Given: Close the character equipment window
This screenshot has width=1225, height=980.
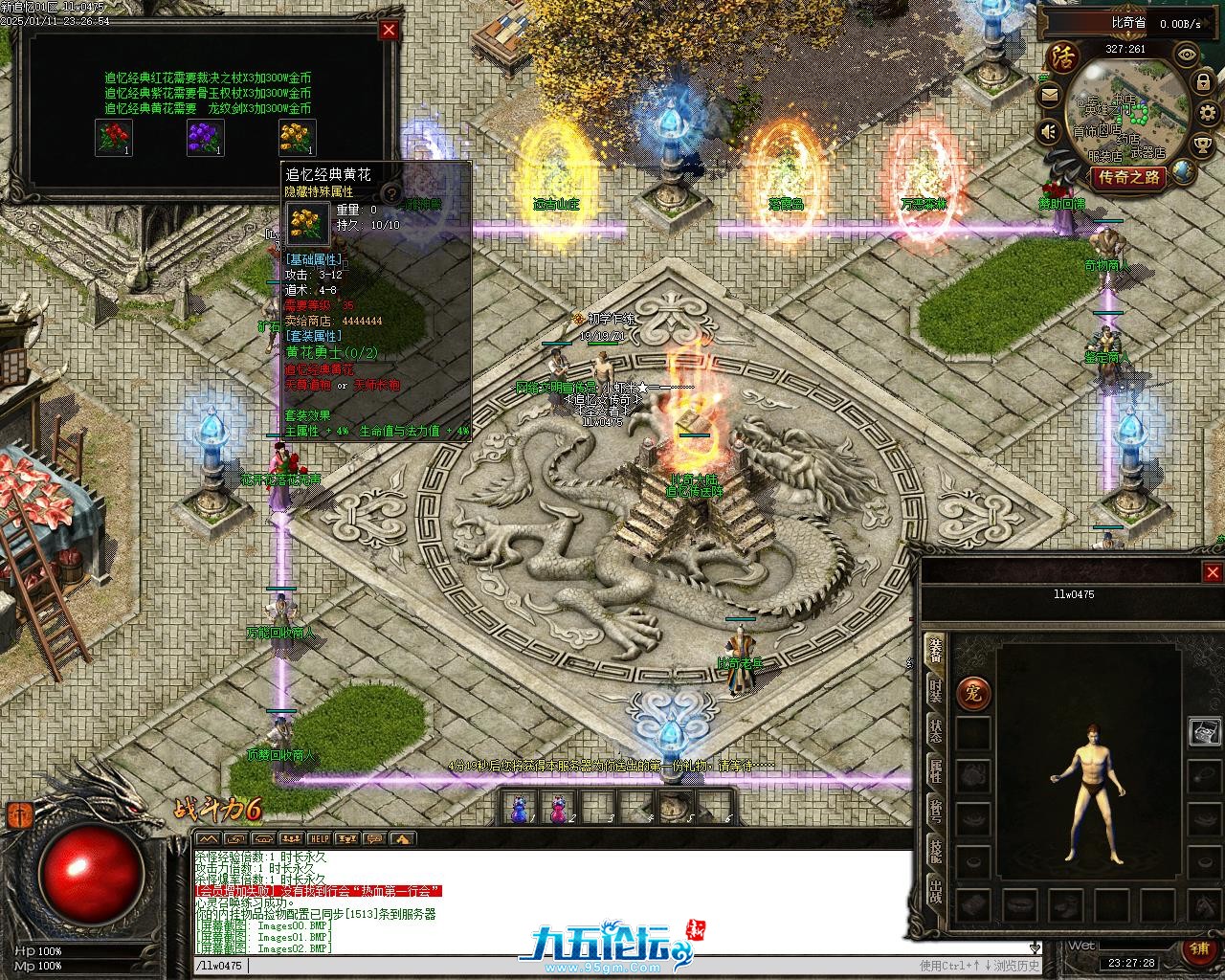Looking at the screenshot, I should 1213,572.
